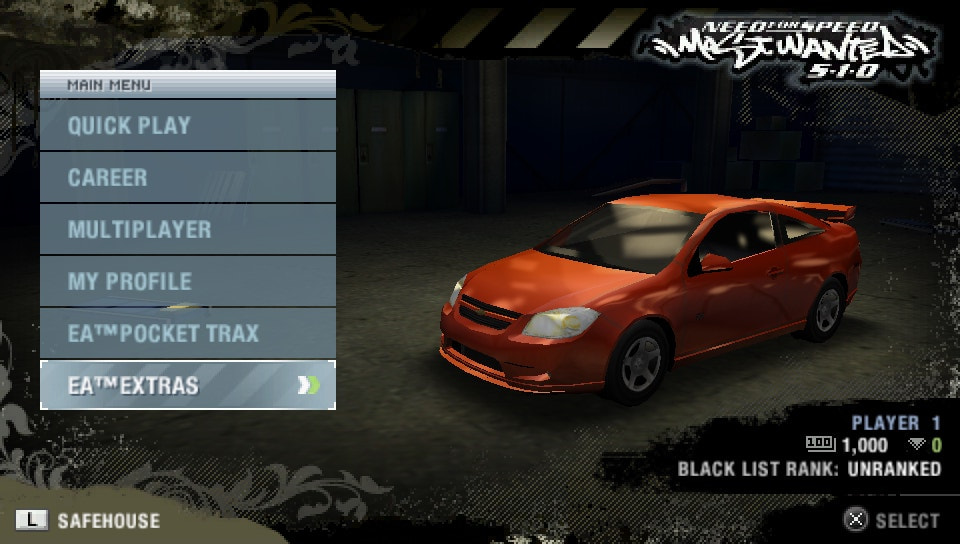The width and height of the screenshot is (960, 544).
Task: Open the Career mode
Action: pos(187,178)
